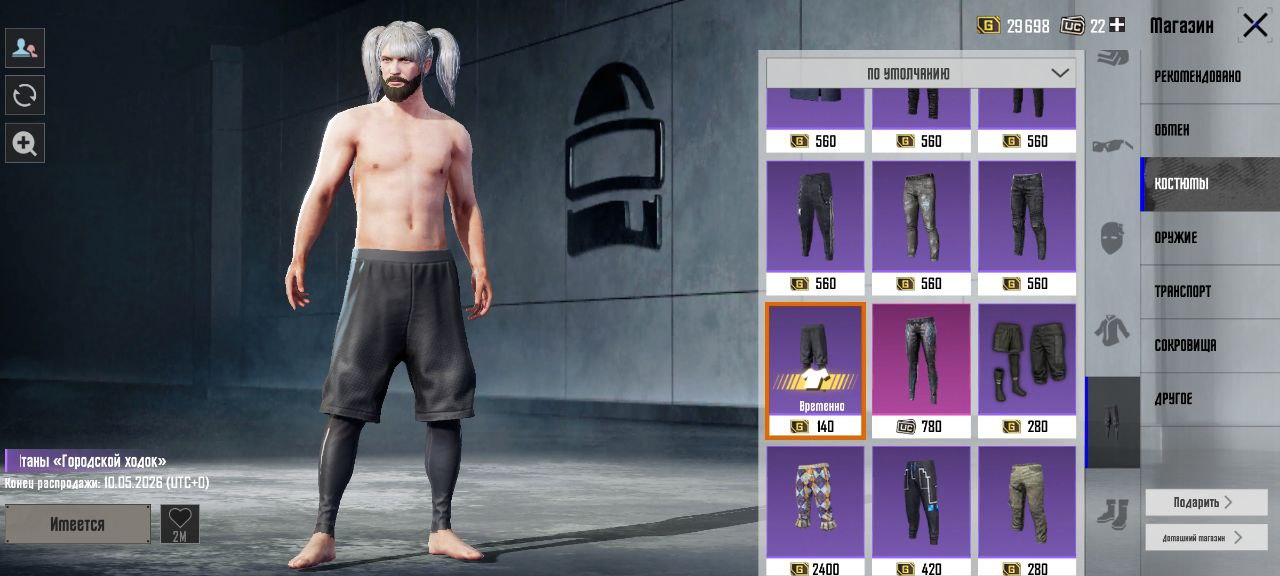Select the shoes subcategory icon

[1112, 513]
